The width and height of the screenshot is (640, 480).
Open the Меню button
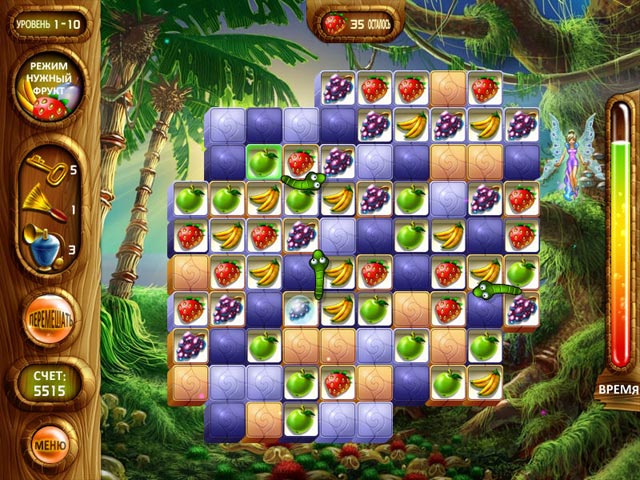pos(50,440)
